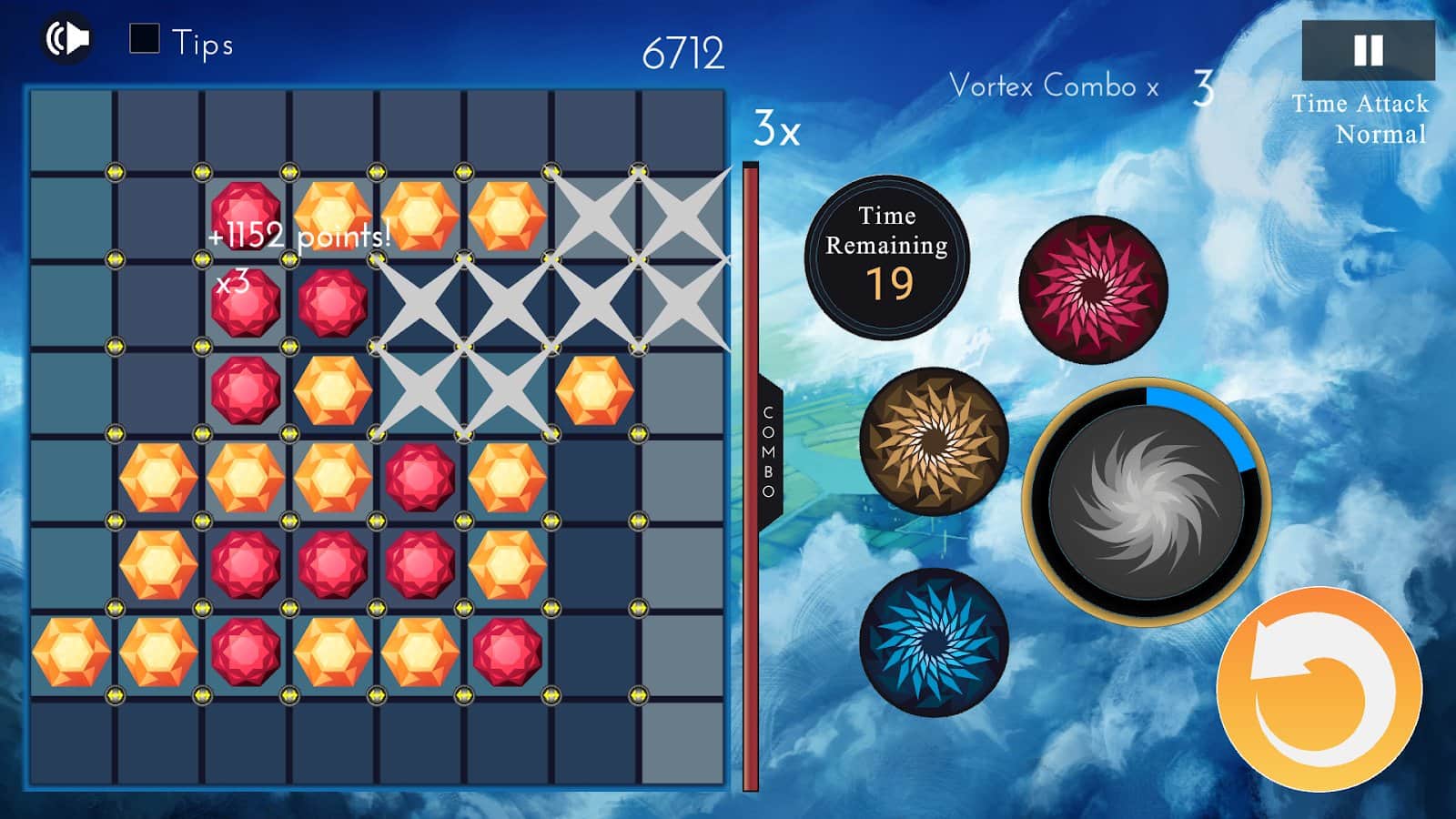Click the score display showing 6712
1456x819 pixels.
[682, 51]
